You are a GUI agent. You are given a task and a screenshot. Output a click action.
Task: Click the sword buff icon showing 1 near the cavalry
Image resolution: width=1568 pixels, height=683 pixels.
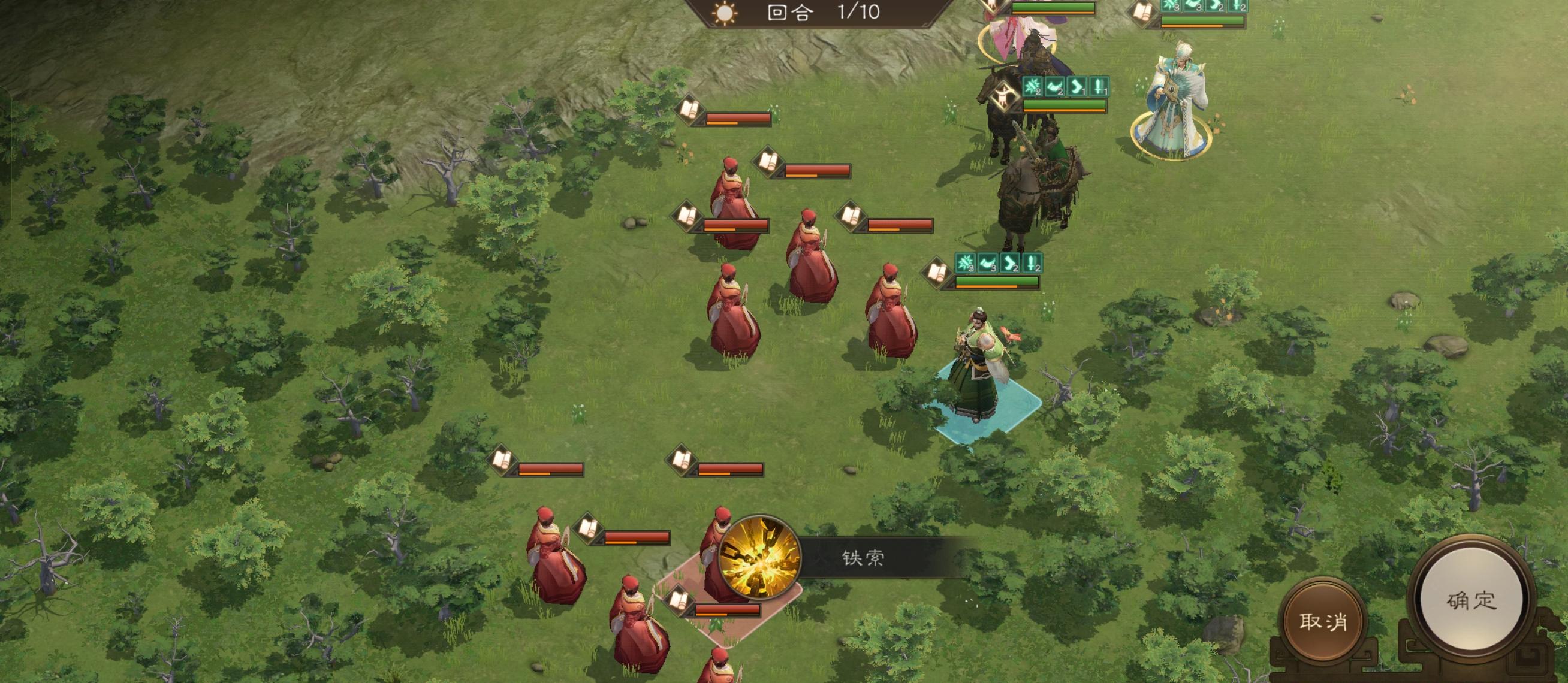click(x=1099, y=86)
